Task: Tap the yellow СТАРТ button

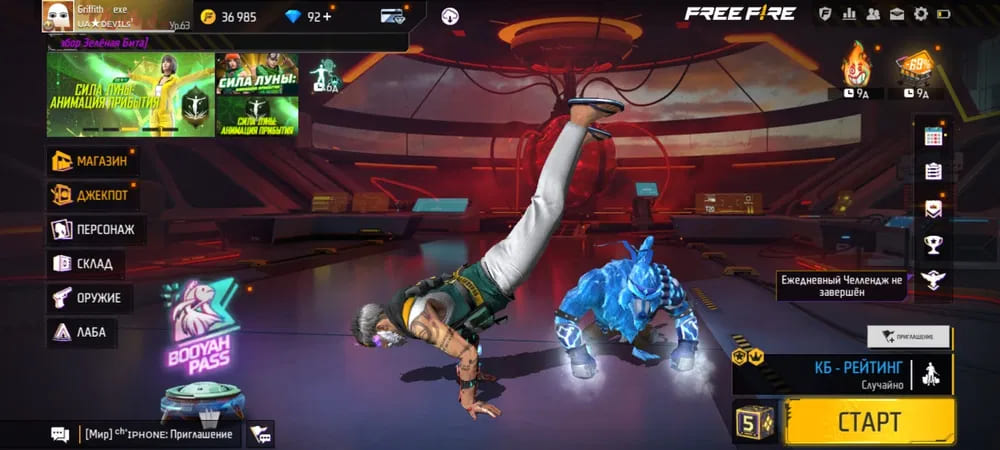Action: click(x=869, y=421)
